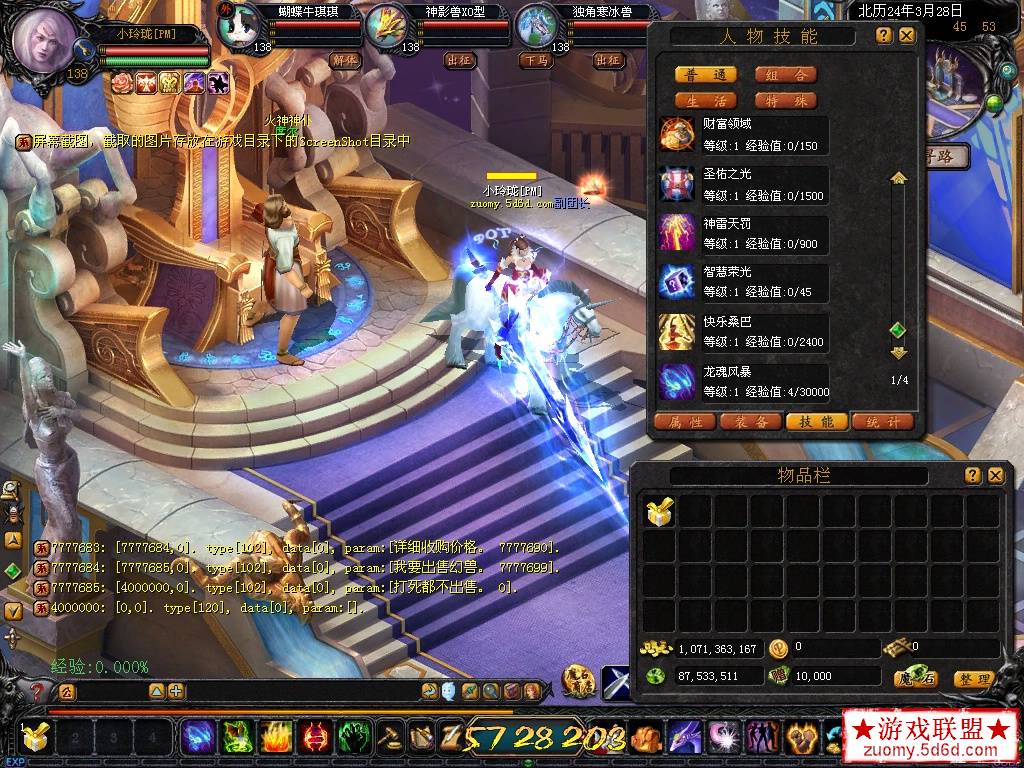Open the 生活 skill category
The height and width of the screenshot is (768, 1024).
click(x=706, y=101)
